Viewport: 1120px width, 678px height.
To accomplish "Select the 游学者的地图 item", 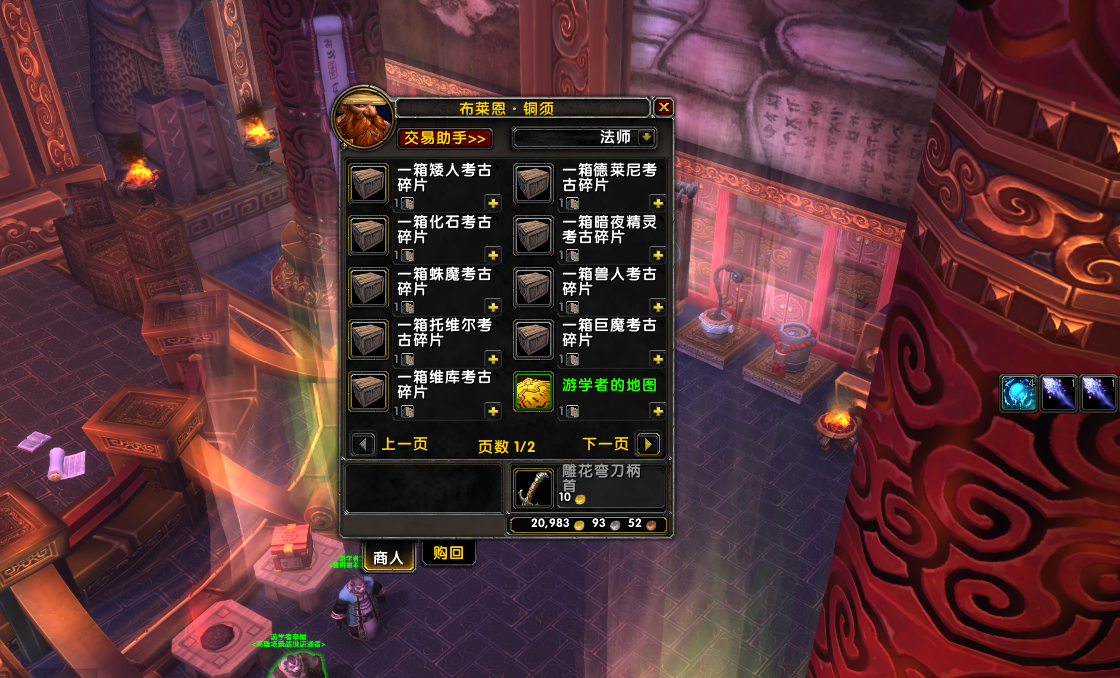I will point(533,391).
